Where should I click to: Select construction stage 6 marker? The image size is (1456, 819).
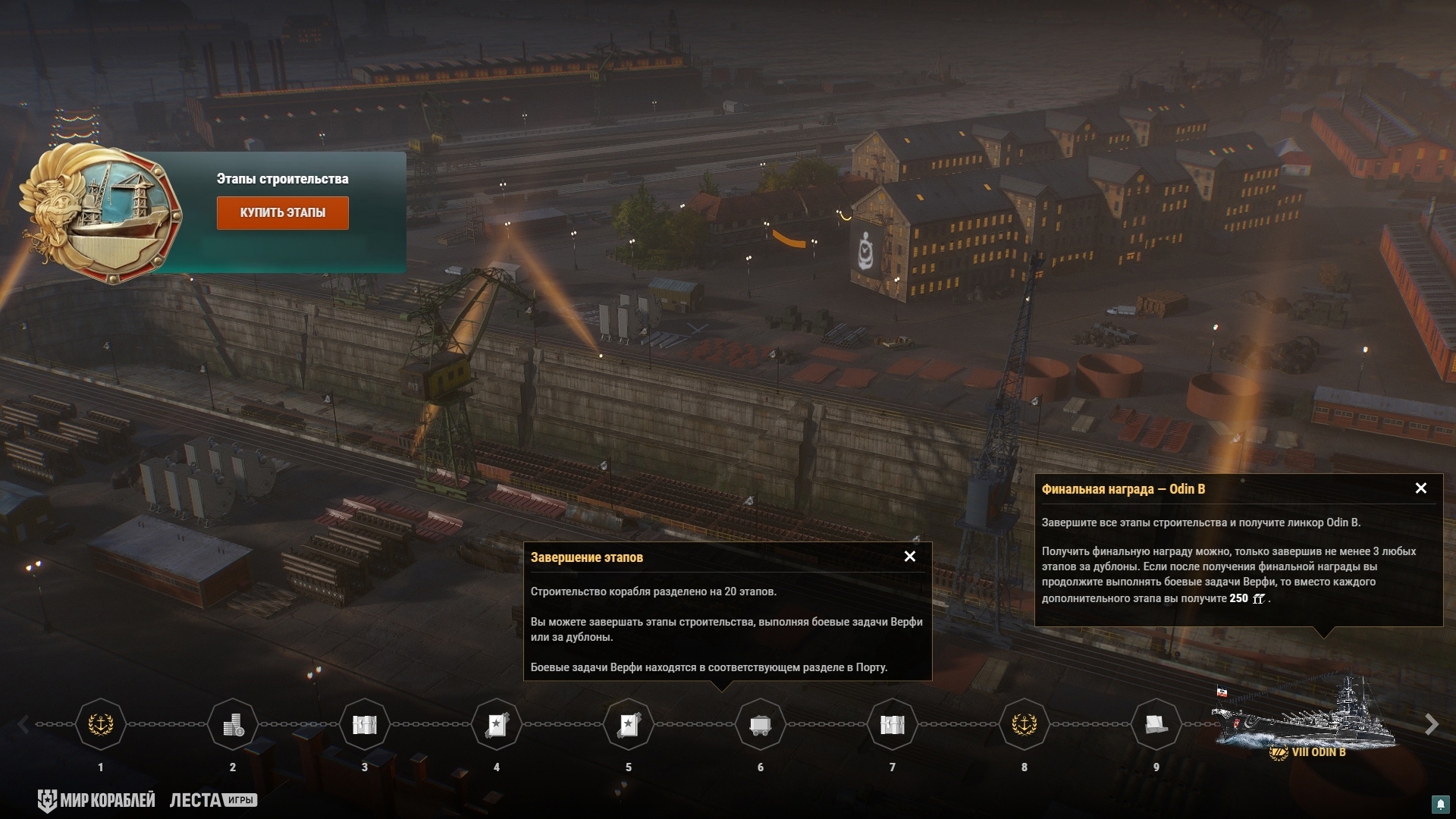tap(761, 725)
